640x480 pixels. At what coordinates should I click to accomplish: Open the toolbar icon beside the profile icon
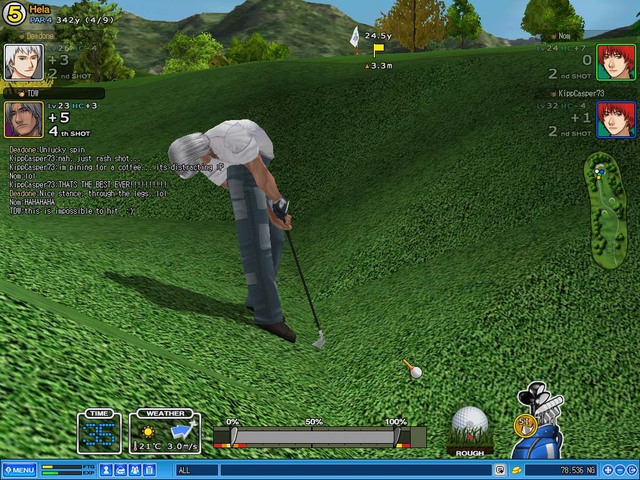[x=119, y=470]
